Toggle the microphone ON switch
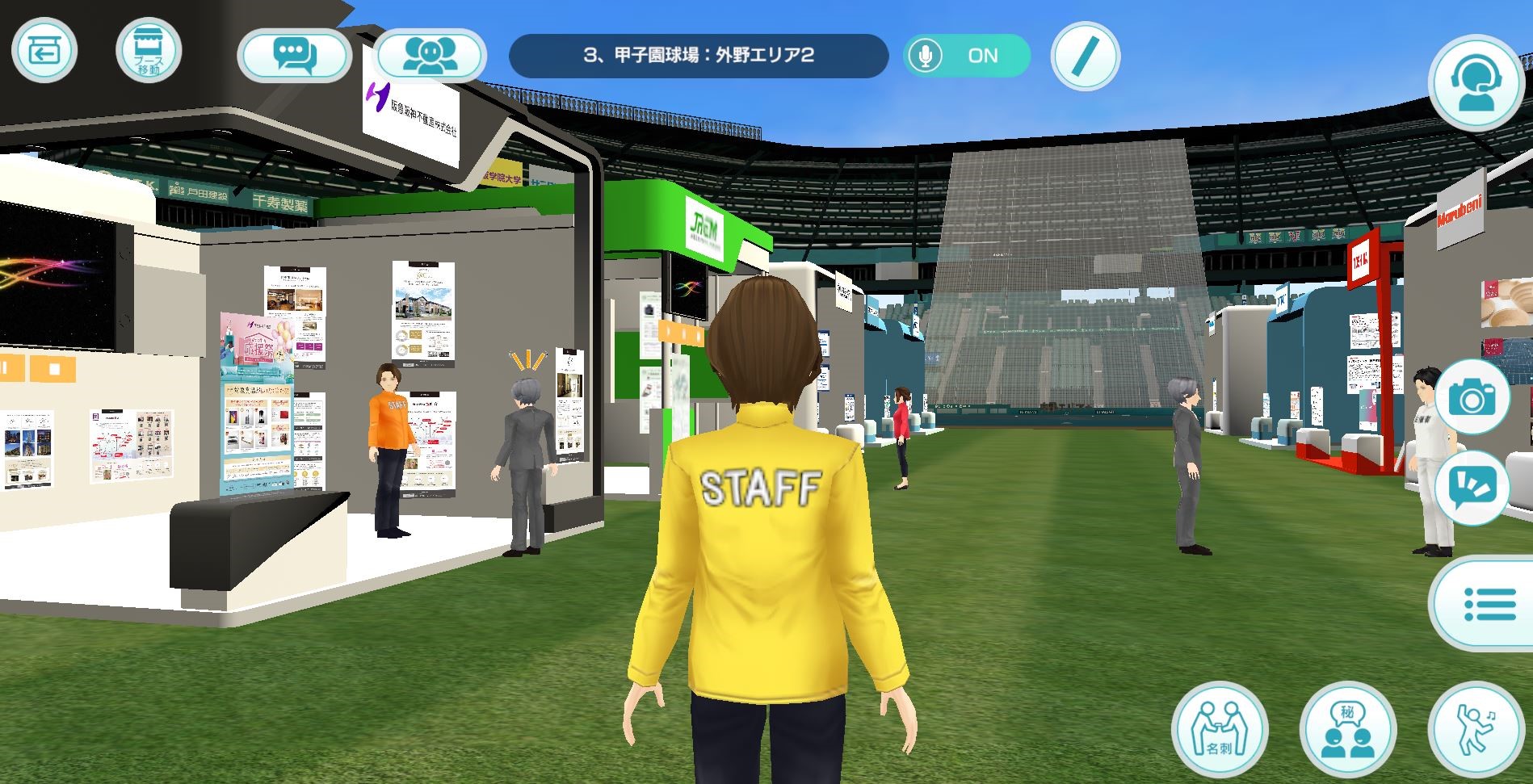The height and width of the screenshot is (784, 1533). 966,55
